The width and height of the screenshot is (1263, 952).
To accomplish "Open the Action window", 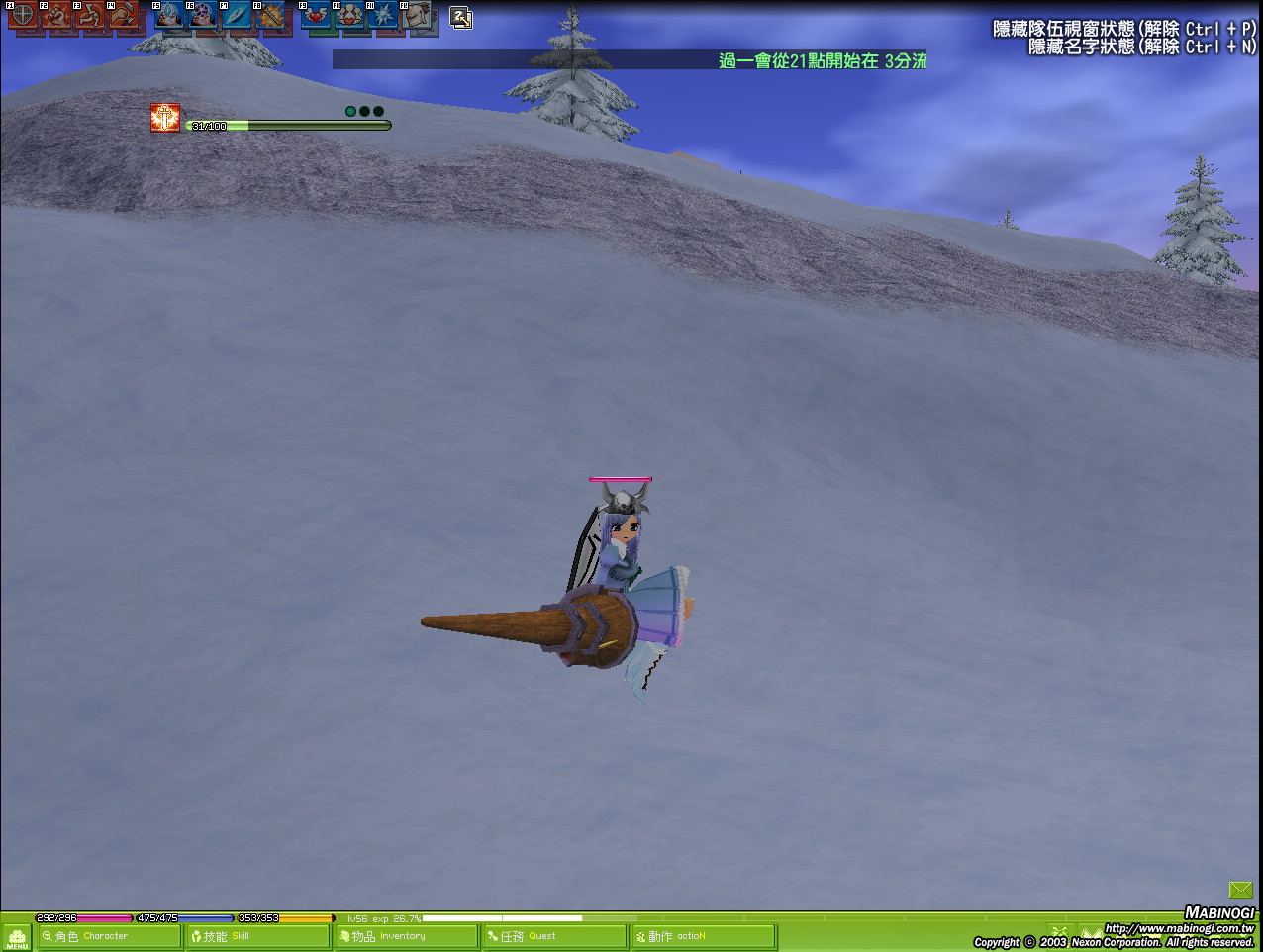I will click(703, 936).
